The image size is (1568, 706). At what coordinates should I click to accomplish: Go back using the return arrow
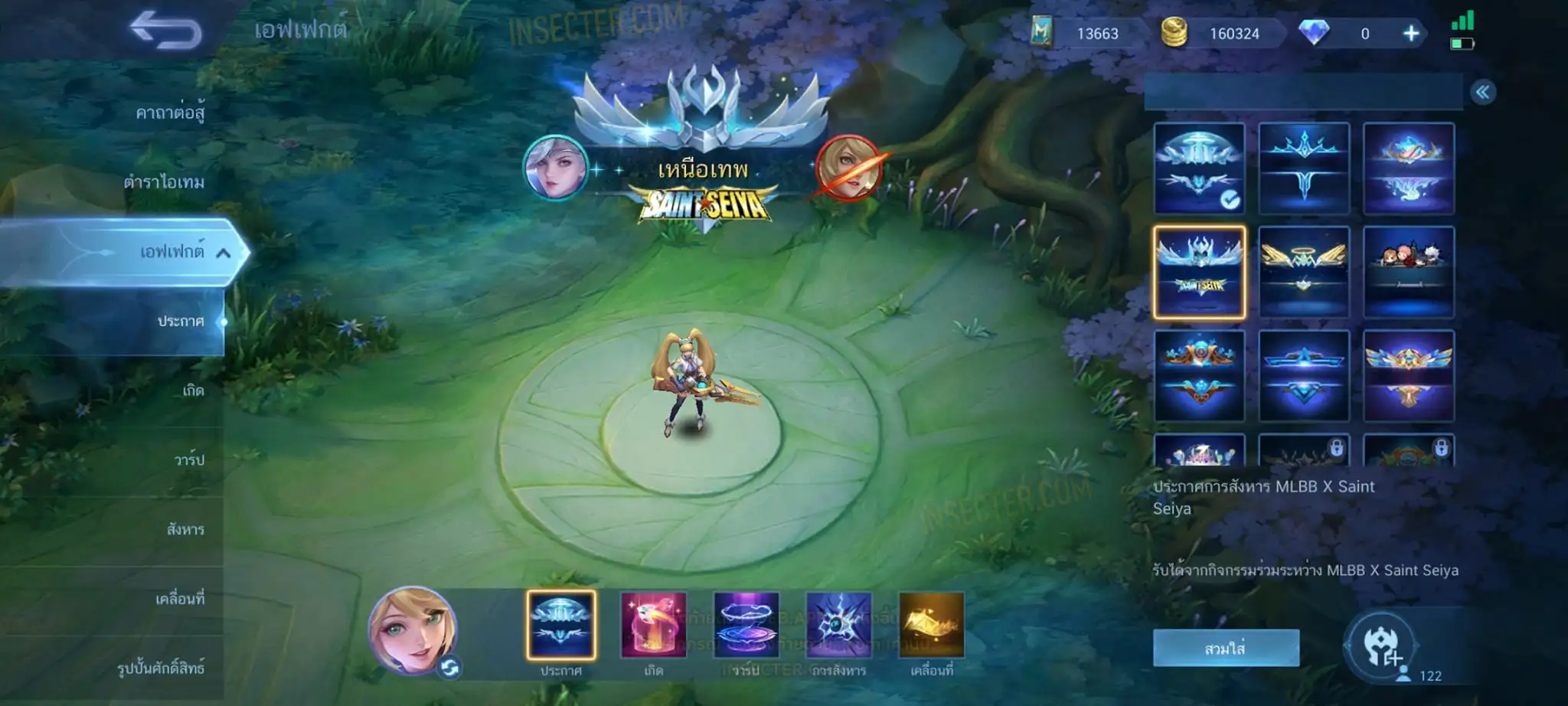click(165, 31)
